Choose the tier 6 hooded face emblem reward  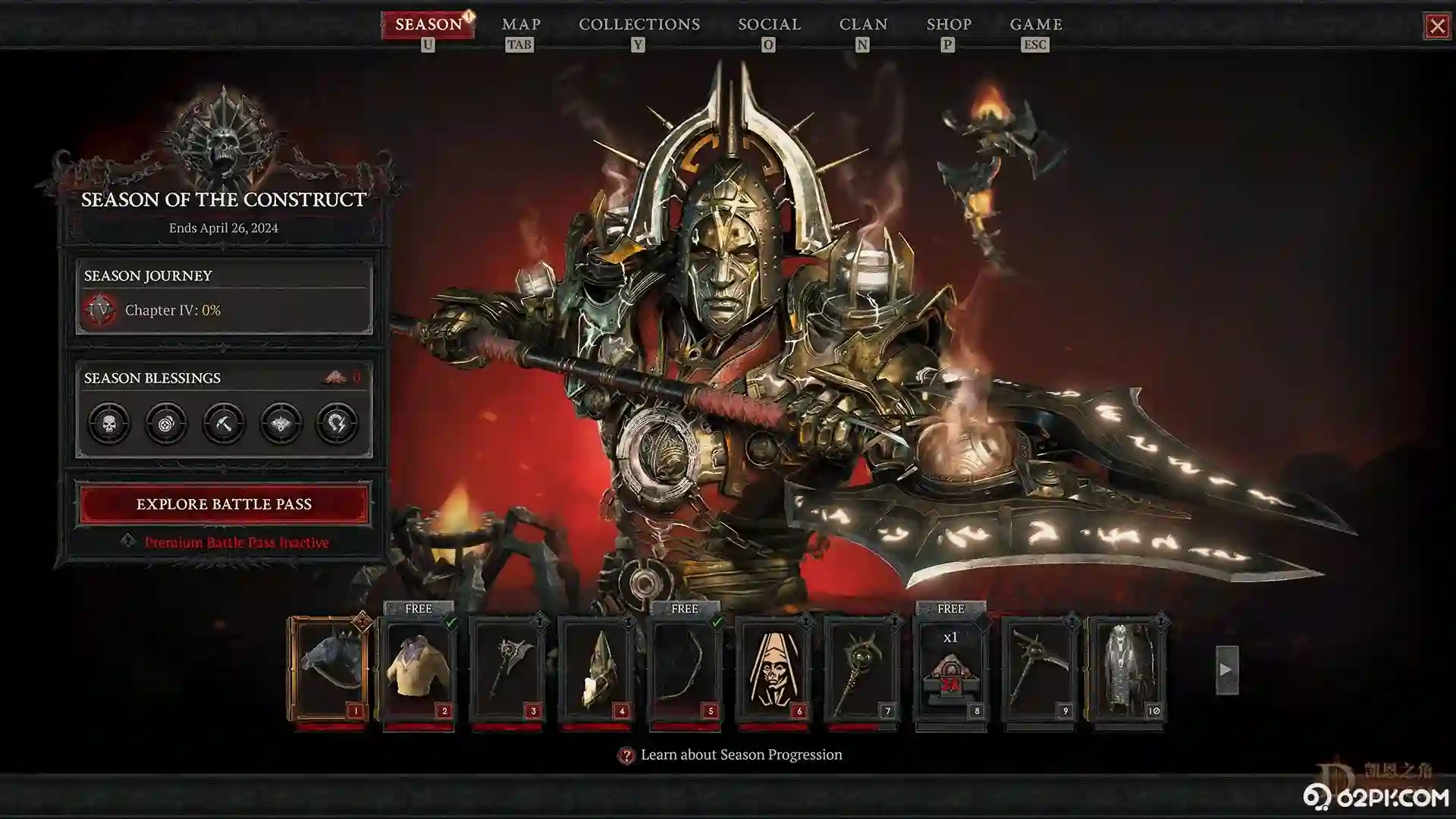[x=773, y=669]
